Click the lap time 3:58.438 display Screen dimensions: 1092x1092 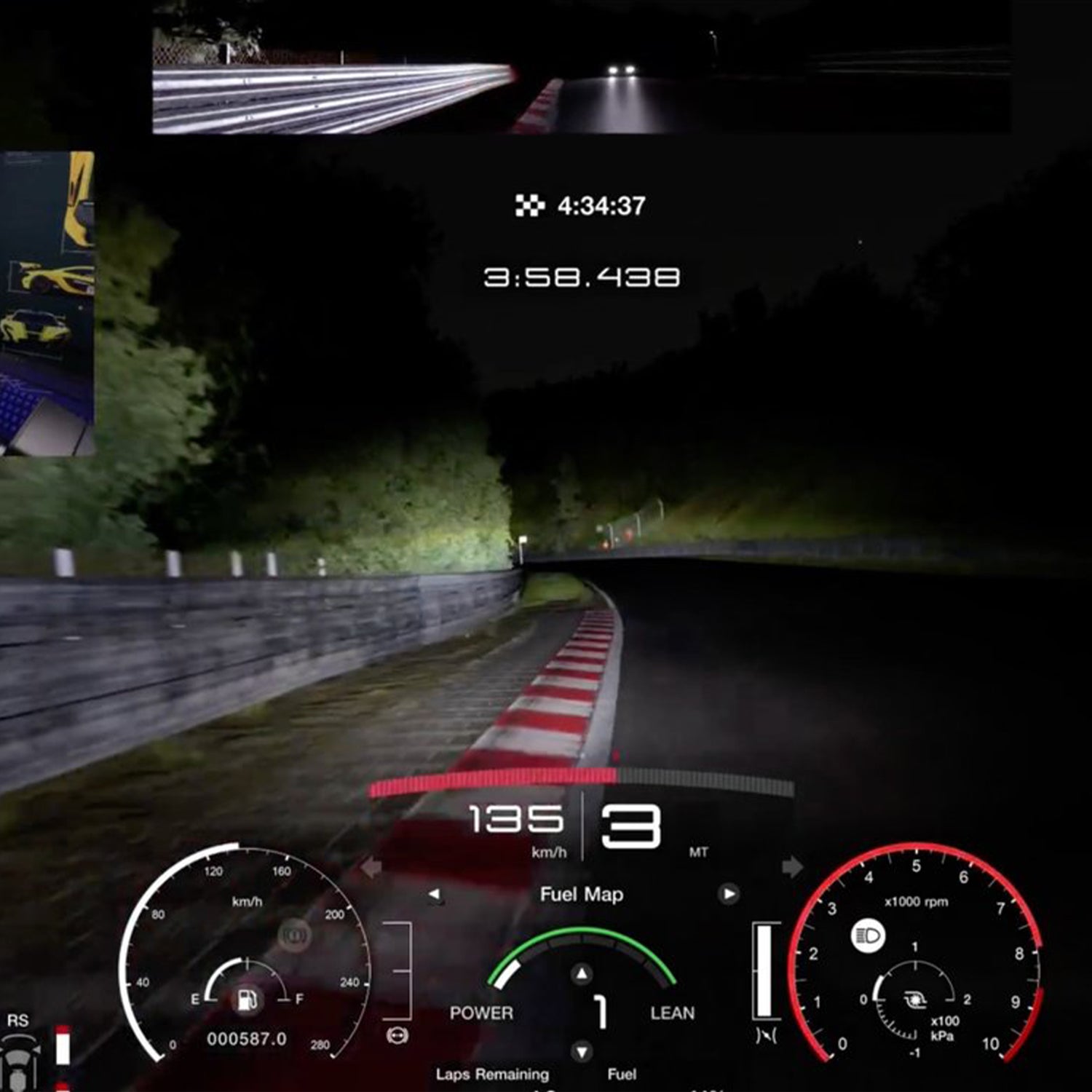tap(582, 275)
